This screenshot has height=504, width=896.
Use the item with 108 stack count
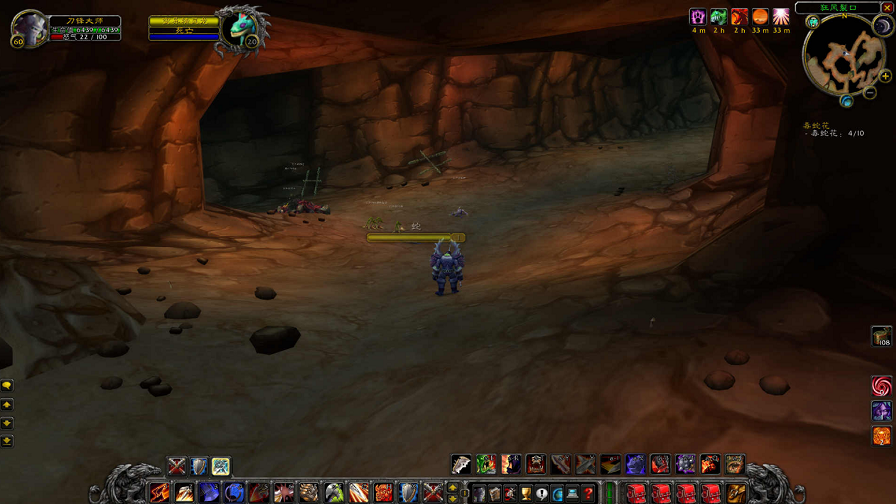click(x=881, y=337)
